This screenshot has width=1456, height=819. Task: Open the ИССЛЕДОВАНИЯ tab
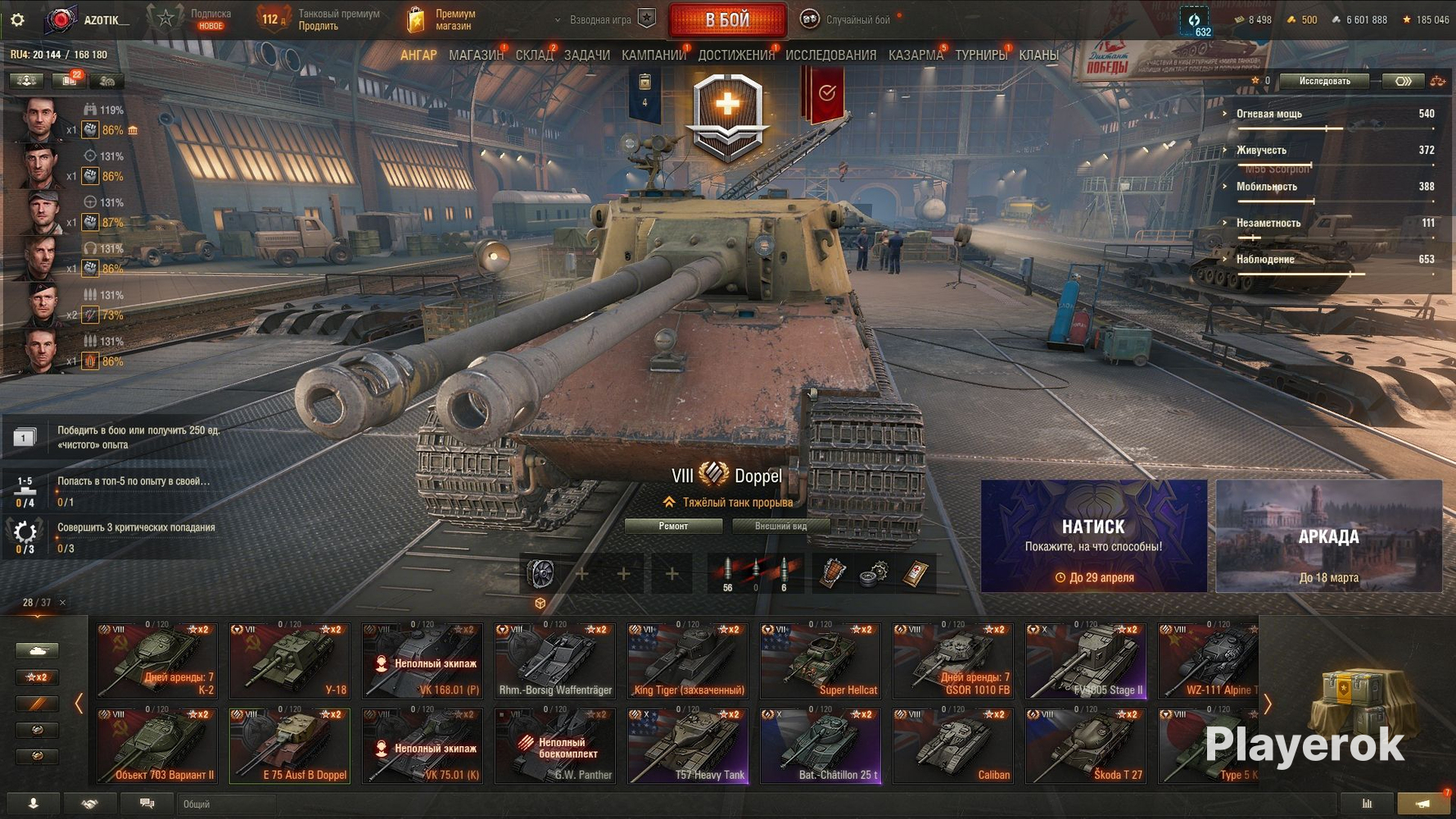pos(830,56)
